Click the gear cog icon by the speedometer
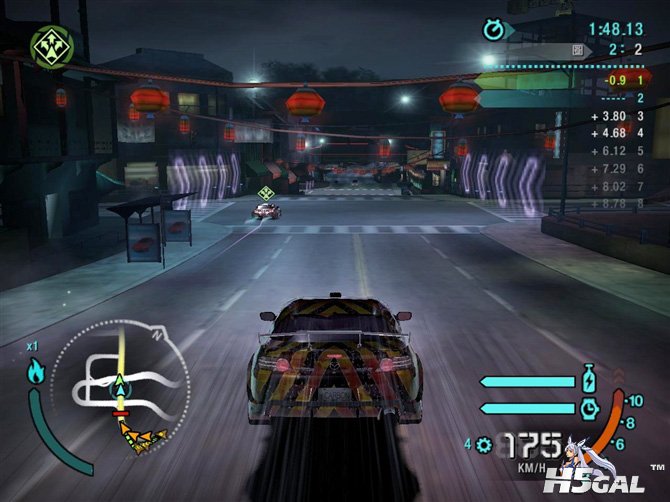The width and height of the screenshot is (670, 502). (x=485, y=444)
